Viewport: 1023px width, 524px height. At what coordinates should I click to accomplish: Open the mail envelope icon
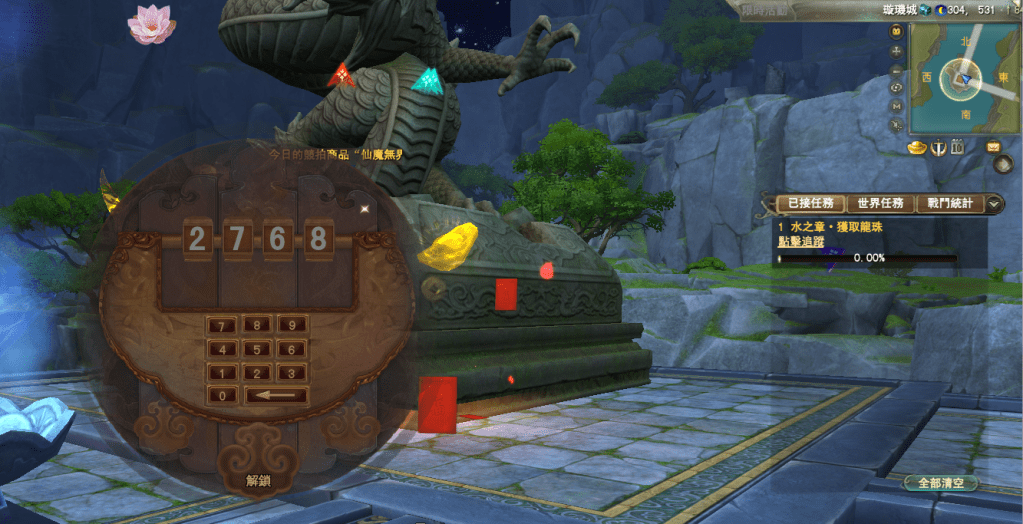tap(994, 147)
